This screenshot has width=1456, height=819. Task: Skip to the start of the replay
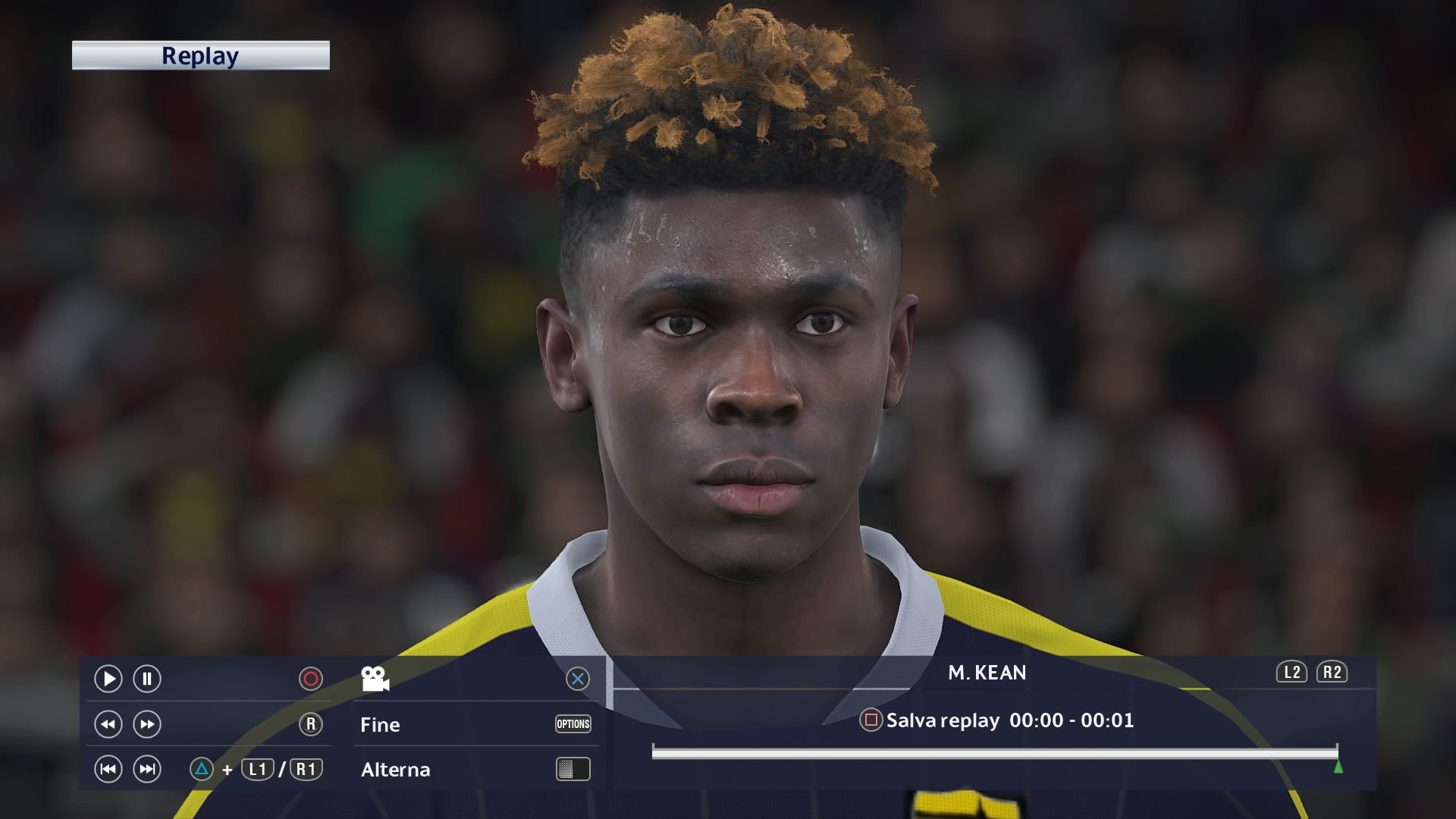pos(108,770)
